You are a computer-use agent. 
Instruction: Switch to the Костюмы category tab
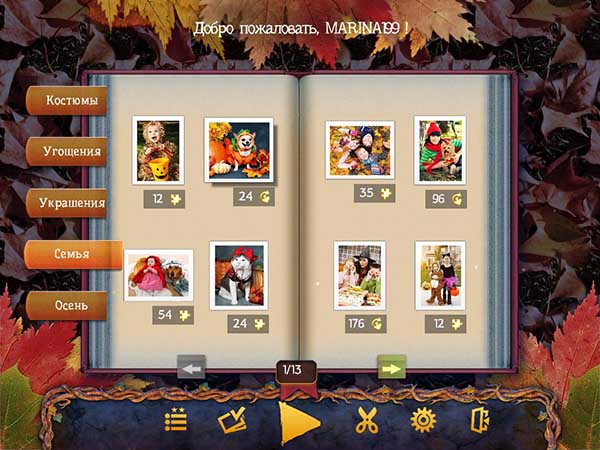point(66,101)
